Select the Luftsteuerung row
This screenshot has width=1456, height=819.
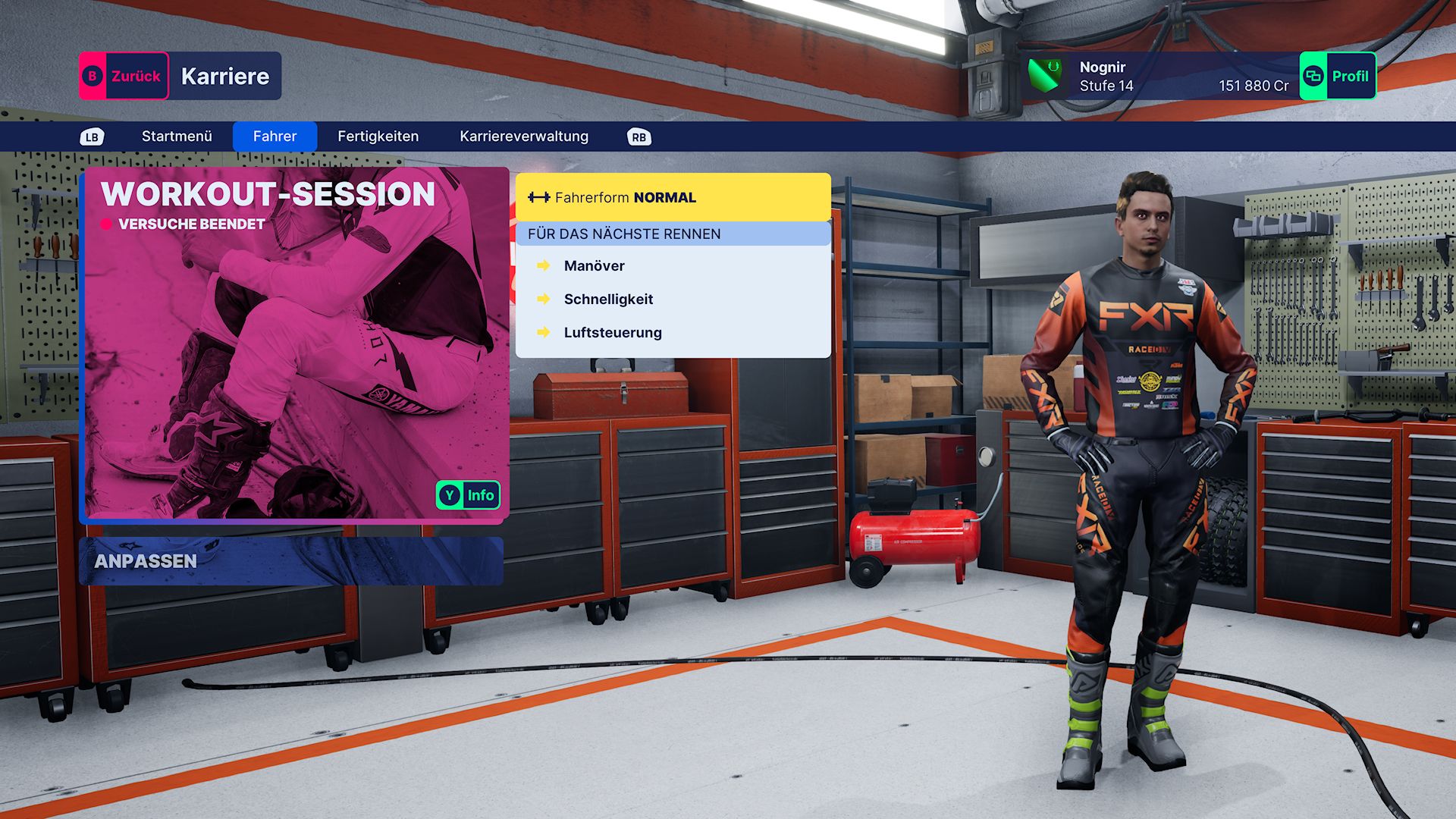pos(613,333)
